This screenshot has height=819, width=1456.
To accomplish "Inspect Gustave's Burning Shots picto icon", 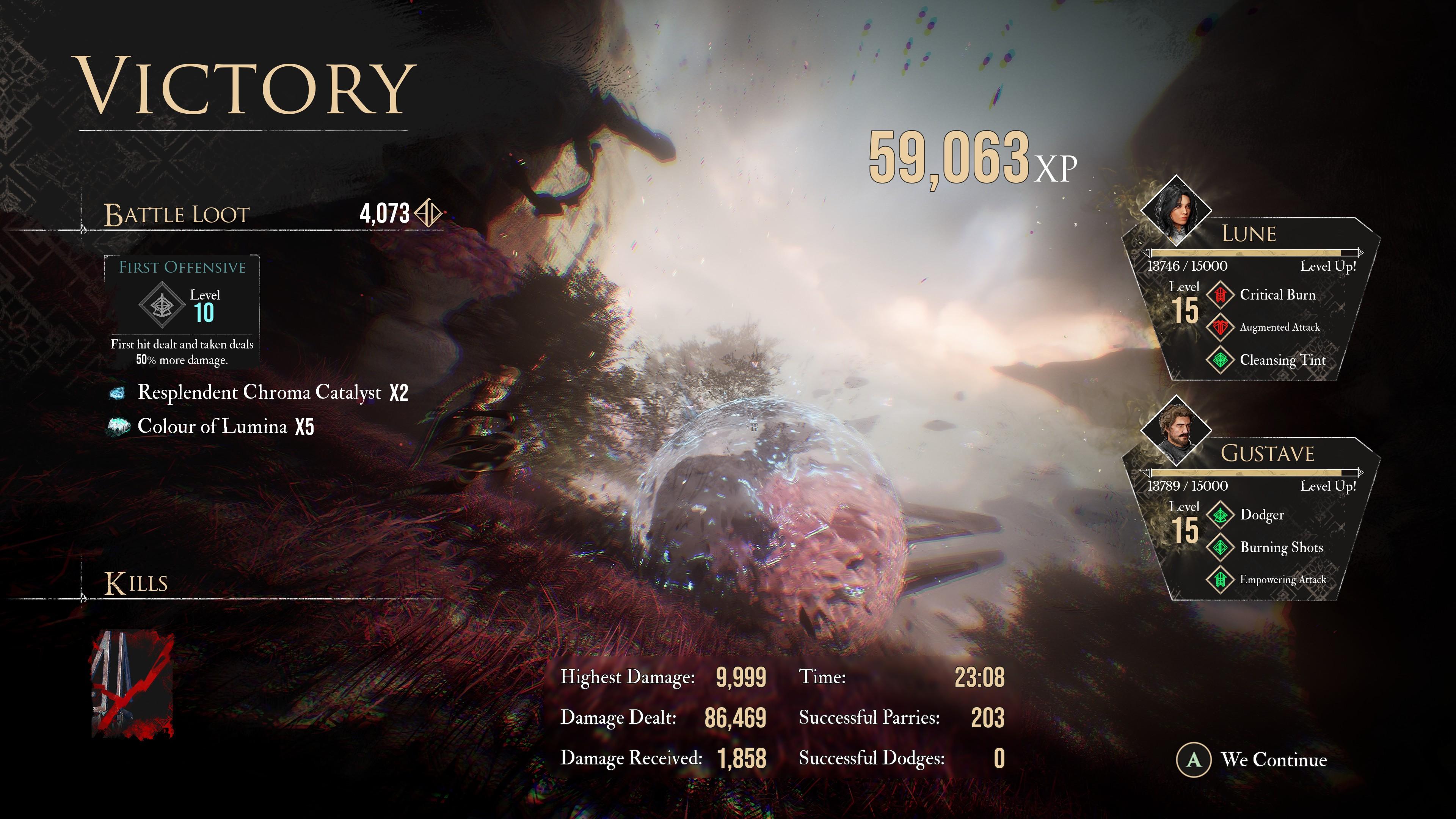I will 1220,547.
